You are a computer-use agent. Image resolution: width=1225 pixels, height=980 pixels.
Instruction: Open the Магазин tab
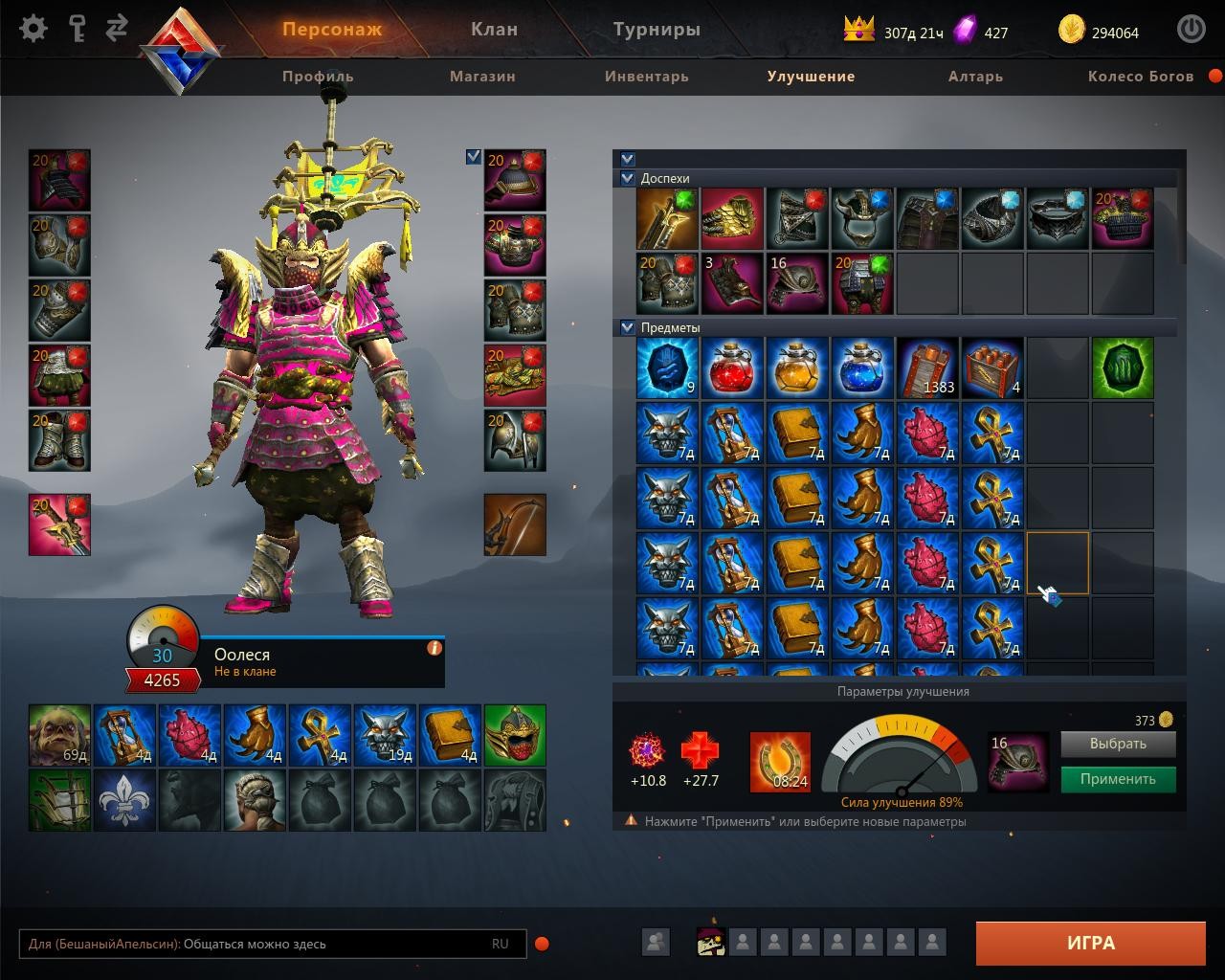click(x=482, y=77)
